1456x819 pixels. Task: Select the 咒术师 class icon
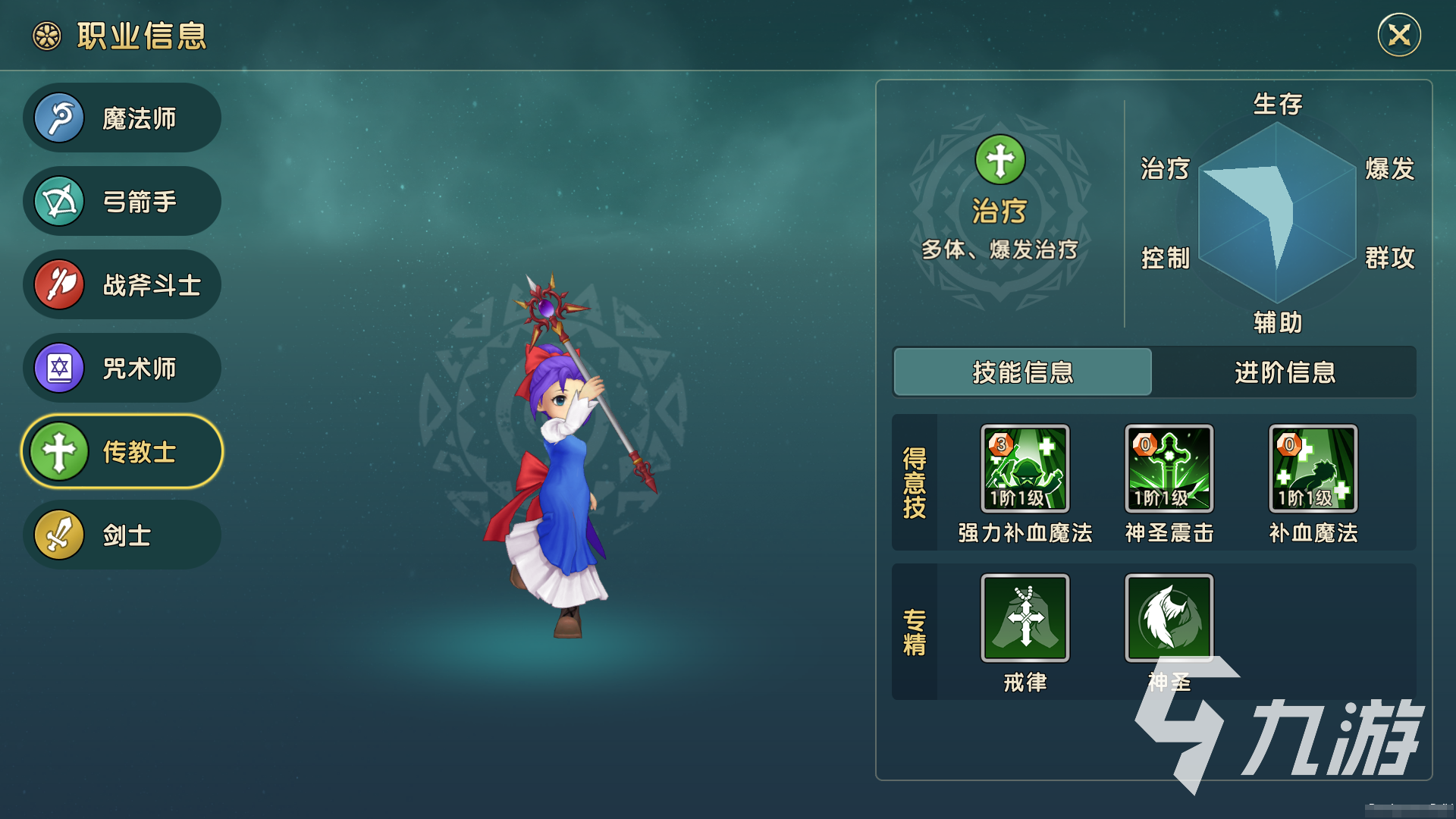pyautogui.click(x=61, y=368)
